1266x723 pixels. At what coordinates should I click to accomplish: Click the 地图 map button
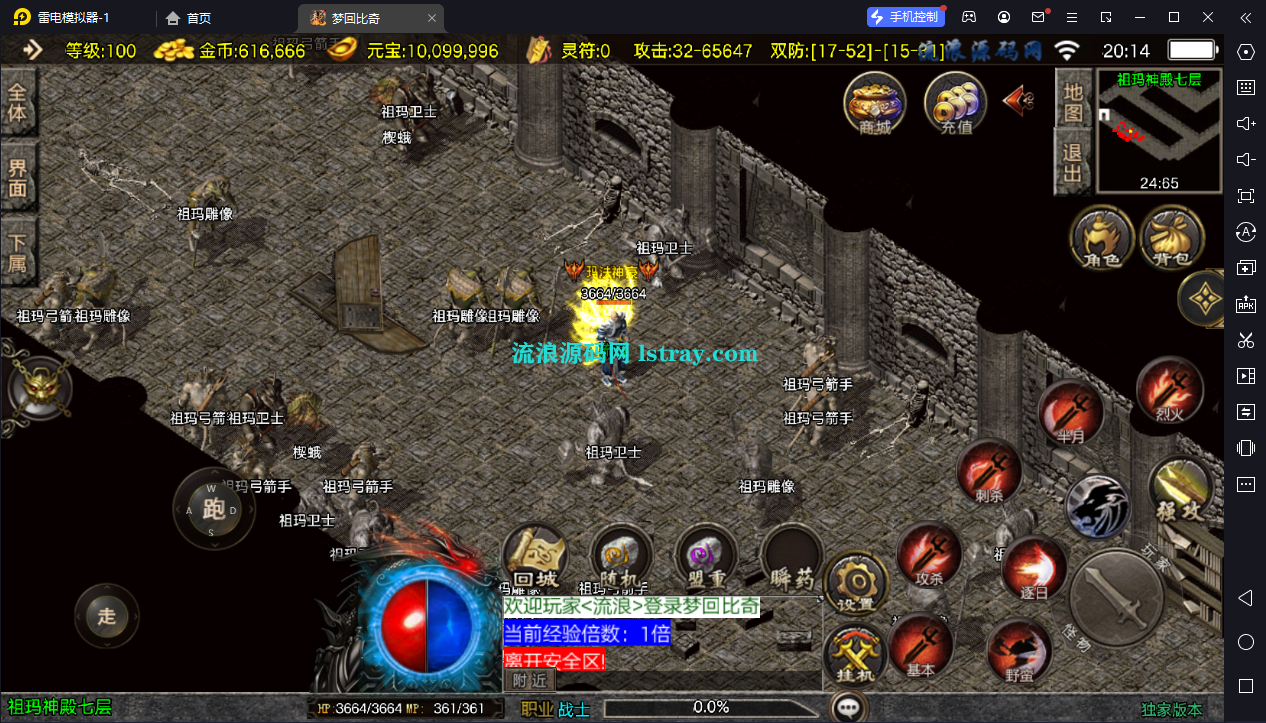point(1072,101)
